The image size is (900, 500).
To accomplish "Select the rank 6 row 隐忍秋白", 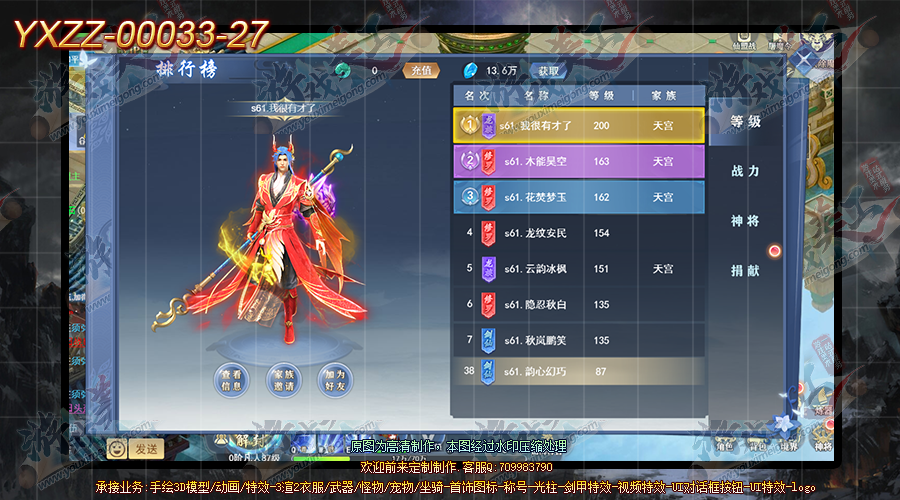I will coord(579,304).
